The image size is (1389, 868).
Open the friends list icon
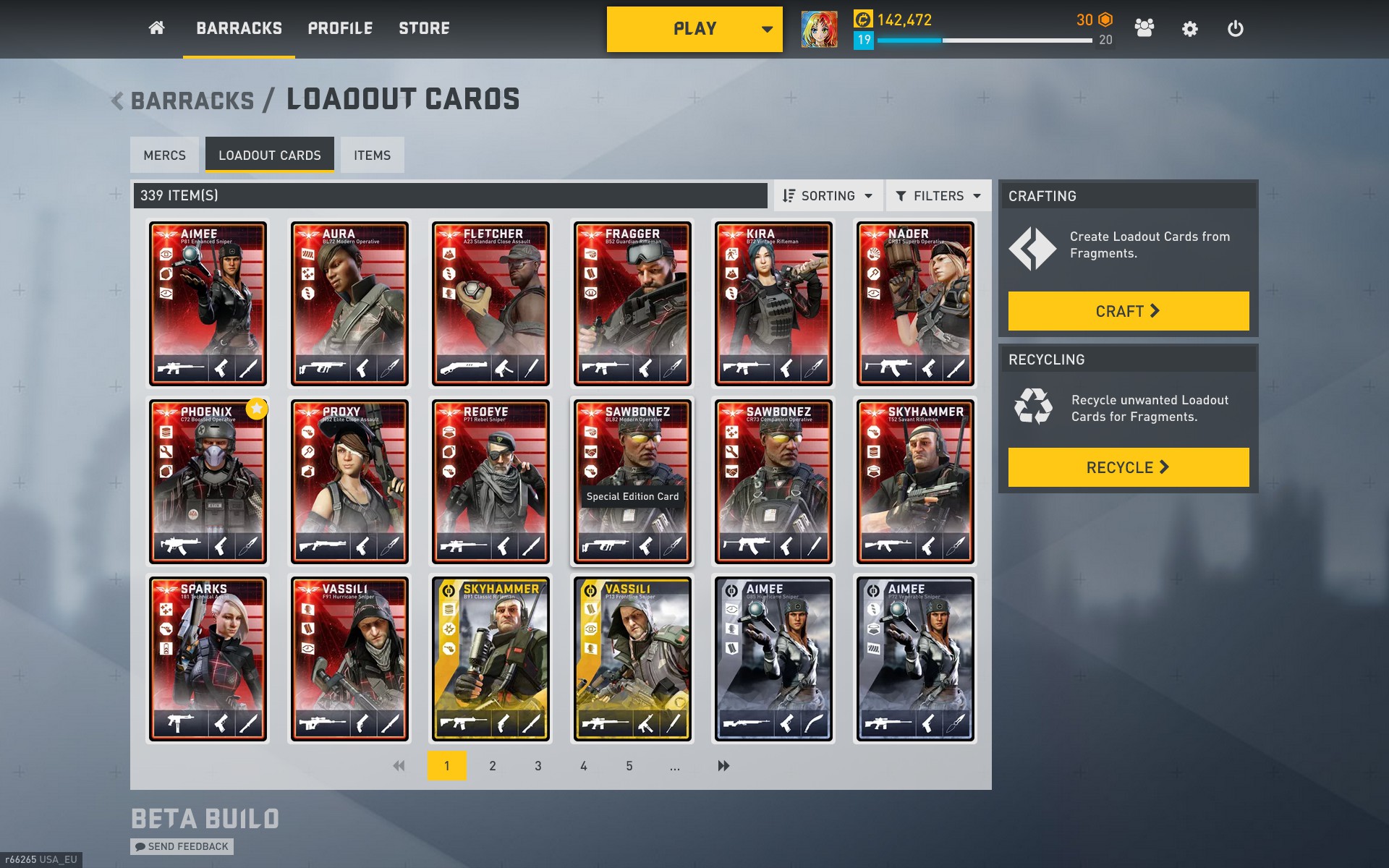click(x=1144, y=29)
